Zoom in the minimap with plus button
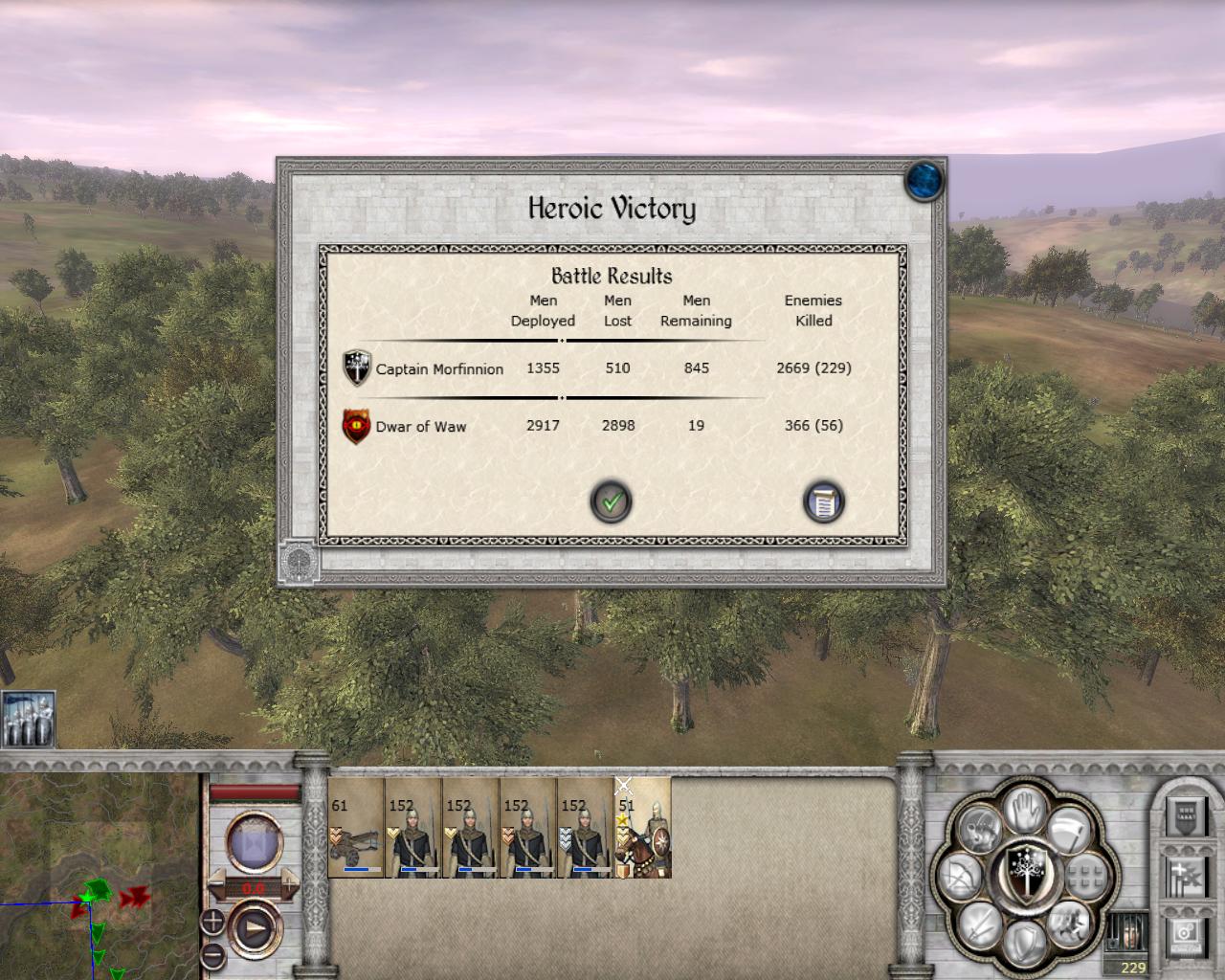1225x980 pixels. pos(212,922)
